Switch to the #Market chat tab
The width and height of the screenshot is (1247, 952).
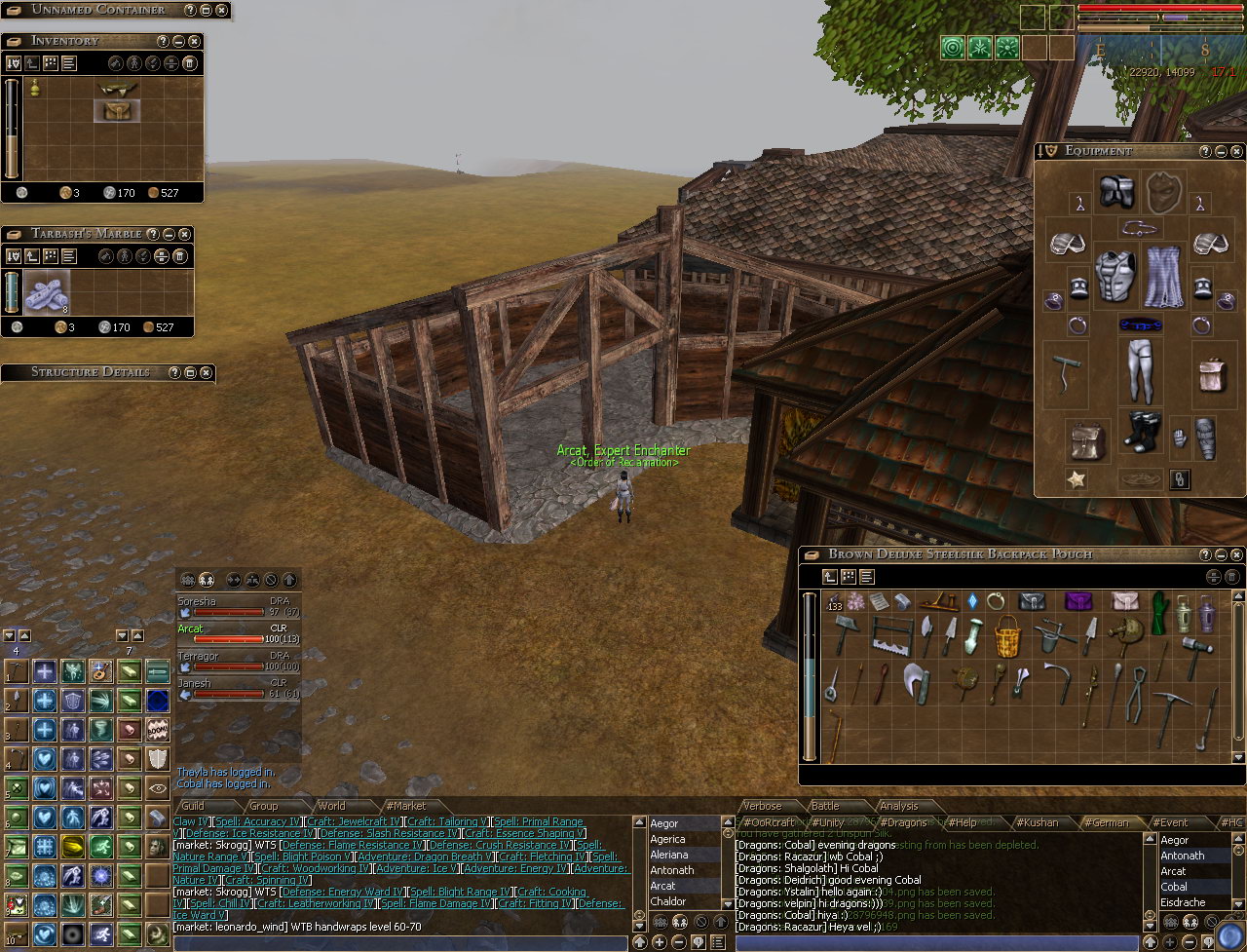click(405, 806)
